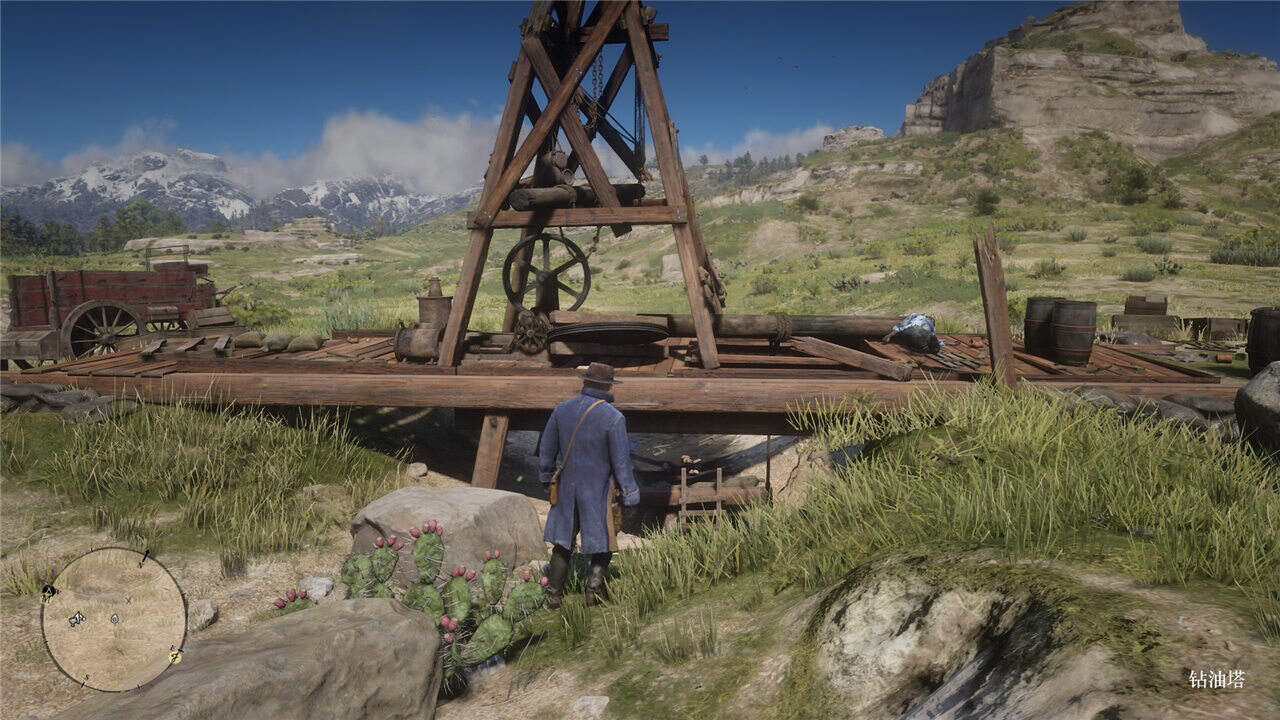The width and height of the screenshot is (1280, 720).
Task: Click the player arrow at minimap center
Action: pos(114,618)
